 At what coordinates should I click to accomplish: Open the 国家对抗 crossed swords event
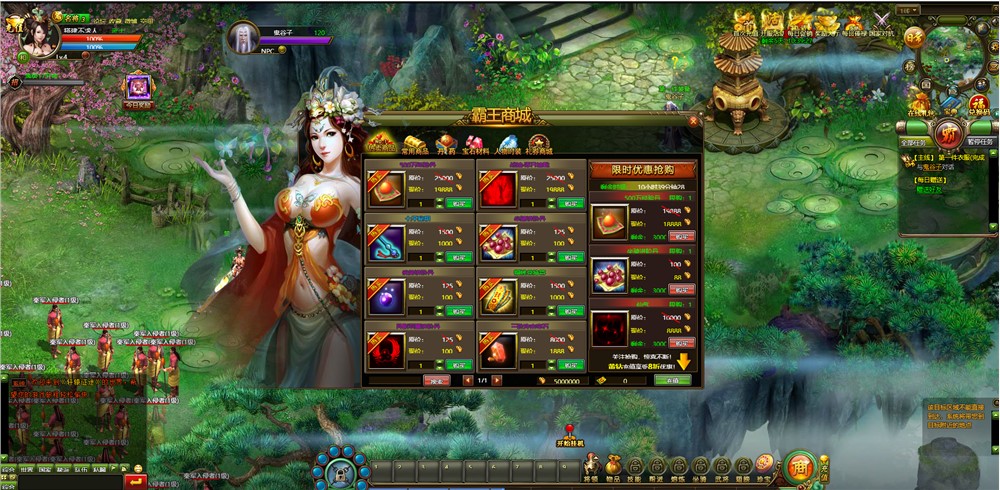[880, 22]
